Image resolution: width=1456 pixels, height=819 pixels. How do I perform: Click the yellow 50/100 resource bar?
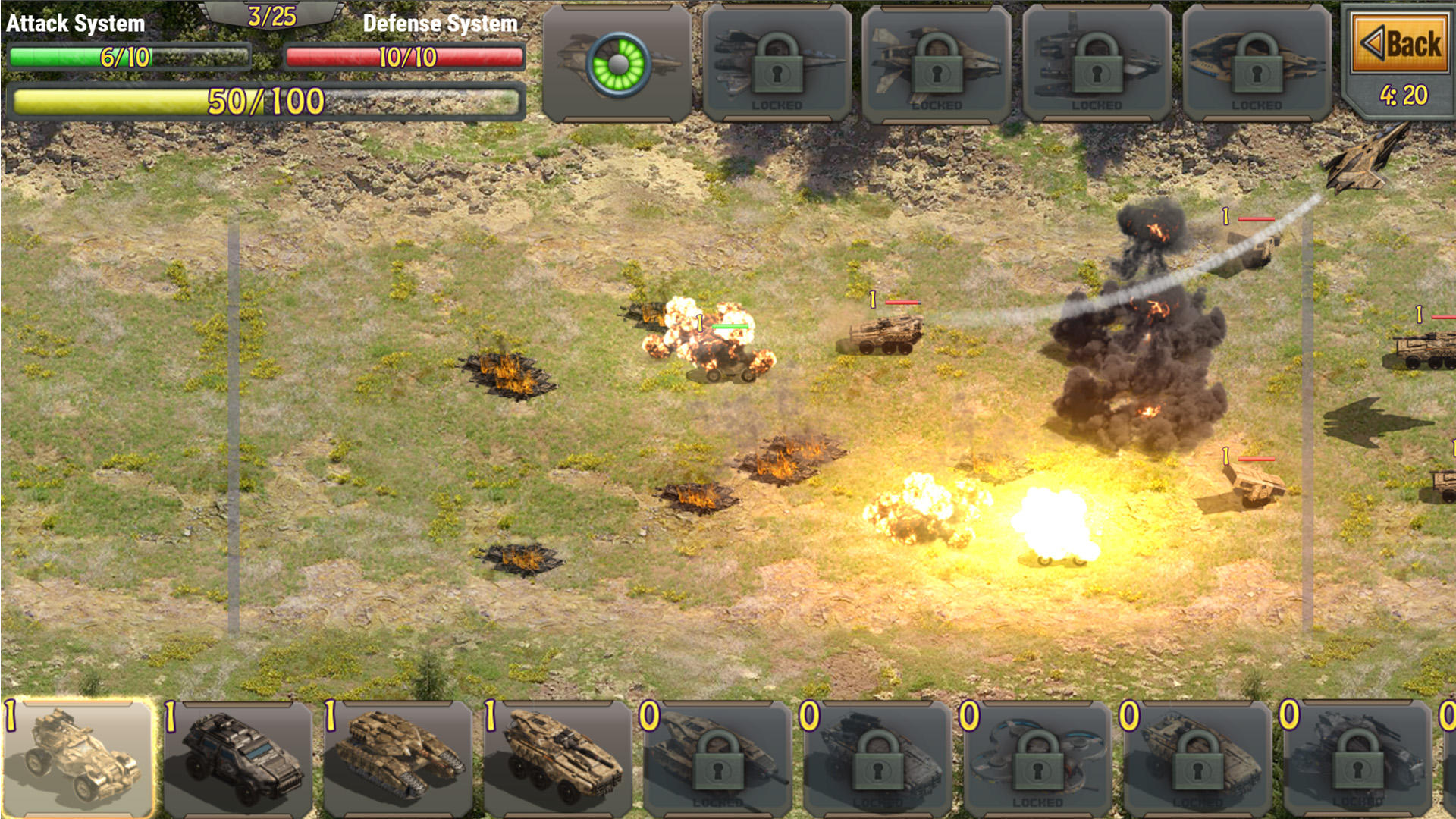pyautogui.click(x=265, y=97)
